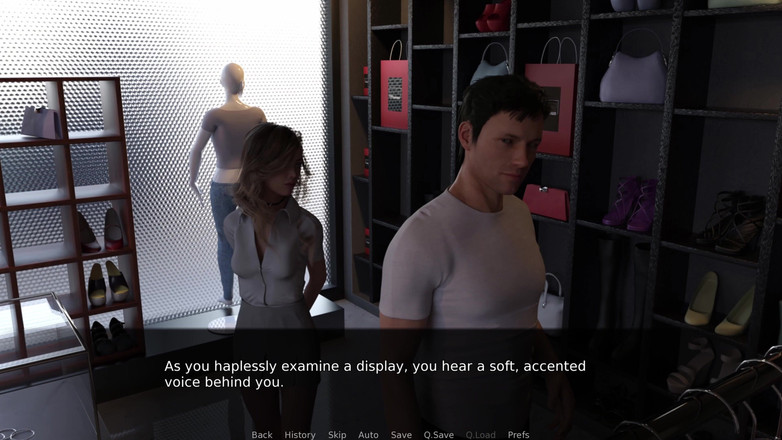Open Prefs settings menu
The image size is (782, 440).
(x=518, y=435)
